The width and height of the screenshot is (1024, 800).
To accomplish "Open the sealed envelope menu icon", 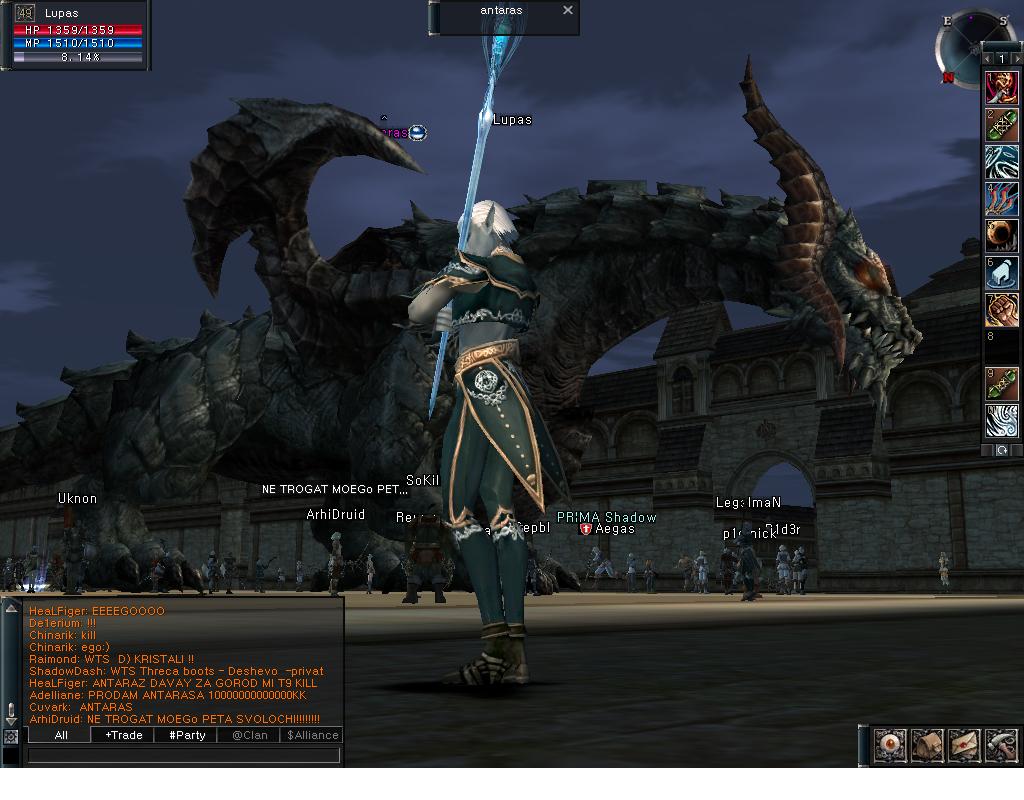I will click(x=963, y=745).
